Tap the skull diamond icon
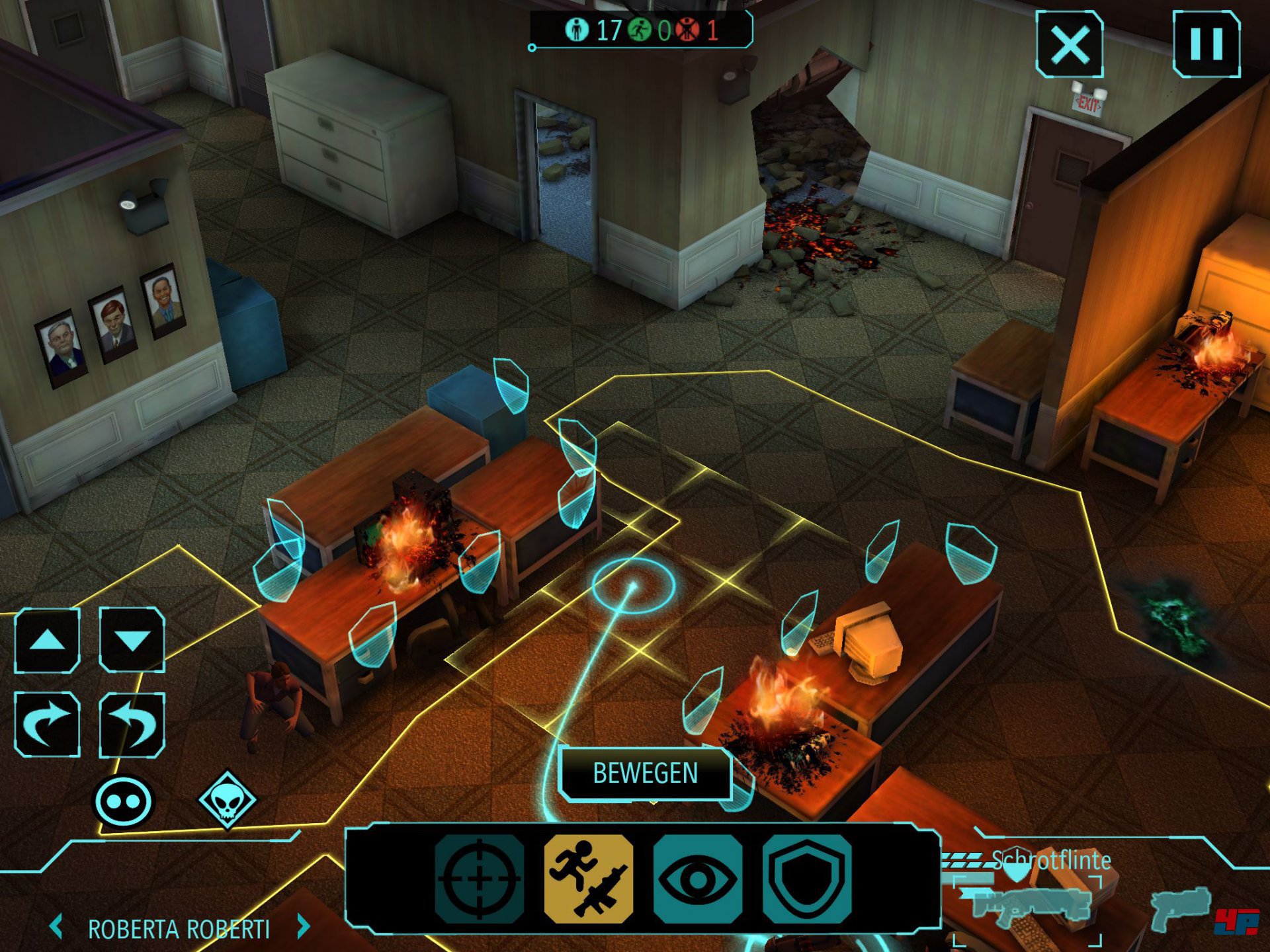Image resolution: width=1270 pixels, height=952 pixels. (227, 800)
